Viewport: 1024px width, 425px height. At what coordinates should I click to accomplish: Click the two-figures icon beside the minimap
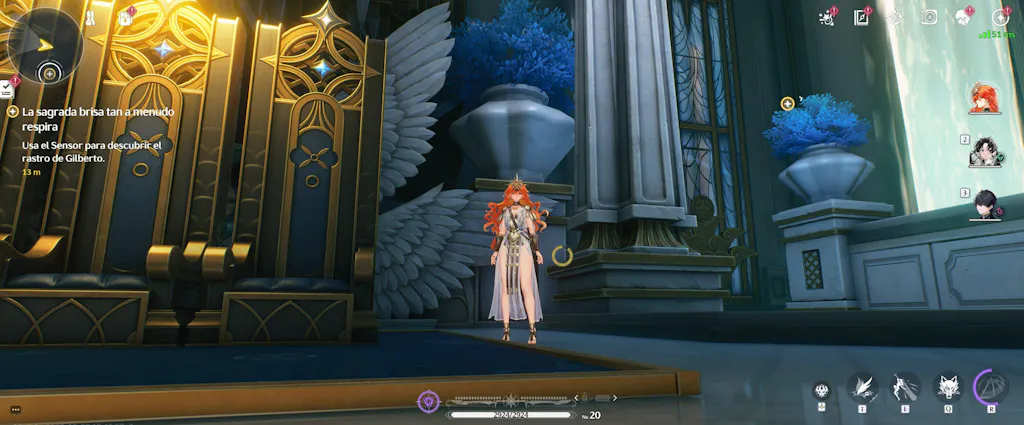pyautogui.click(x=89, y=17)
